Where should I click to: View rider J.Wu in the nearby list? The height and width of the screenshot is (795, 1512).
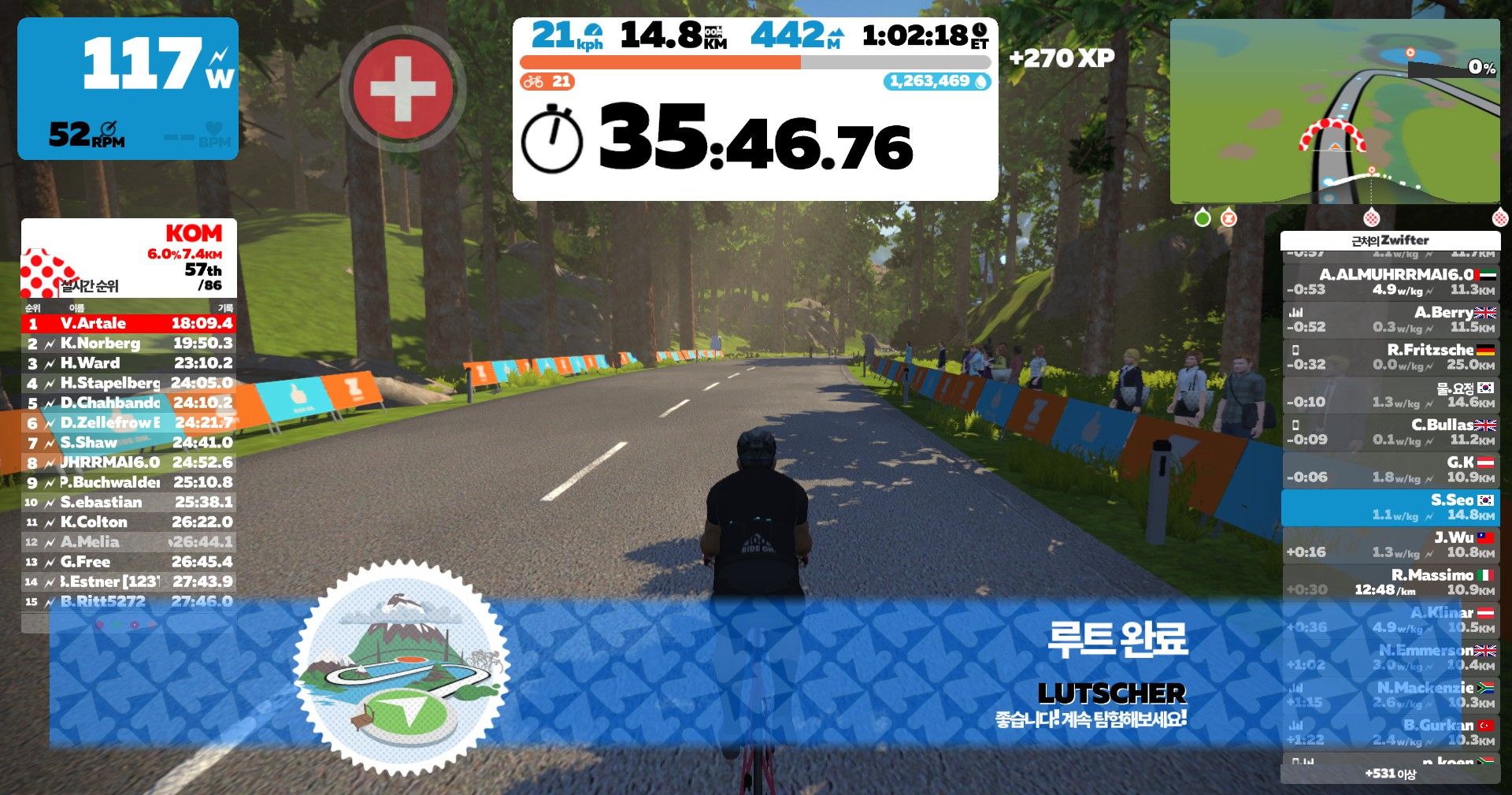(1390, 544)
